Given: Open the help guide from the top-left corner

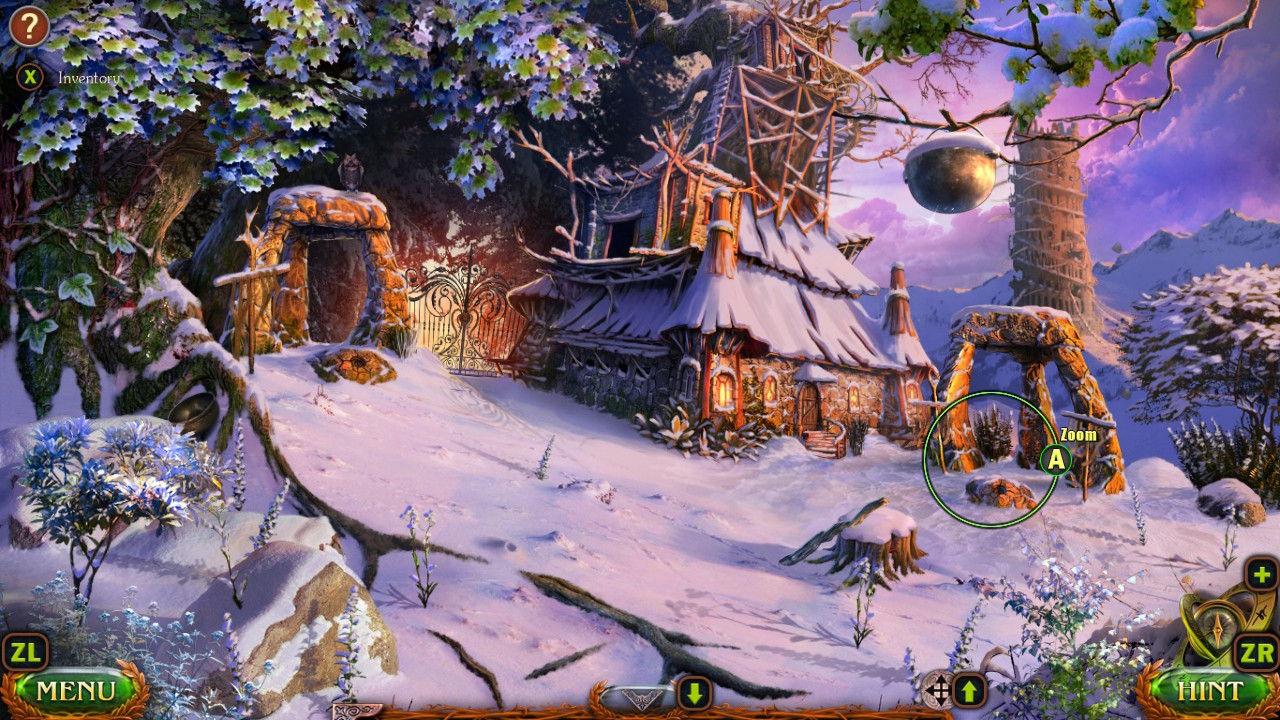Looking at the screenshot, I should coord(29,25).
